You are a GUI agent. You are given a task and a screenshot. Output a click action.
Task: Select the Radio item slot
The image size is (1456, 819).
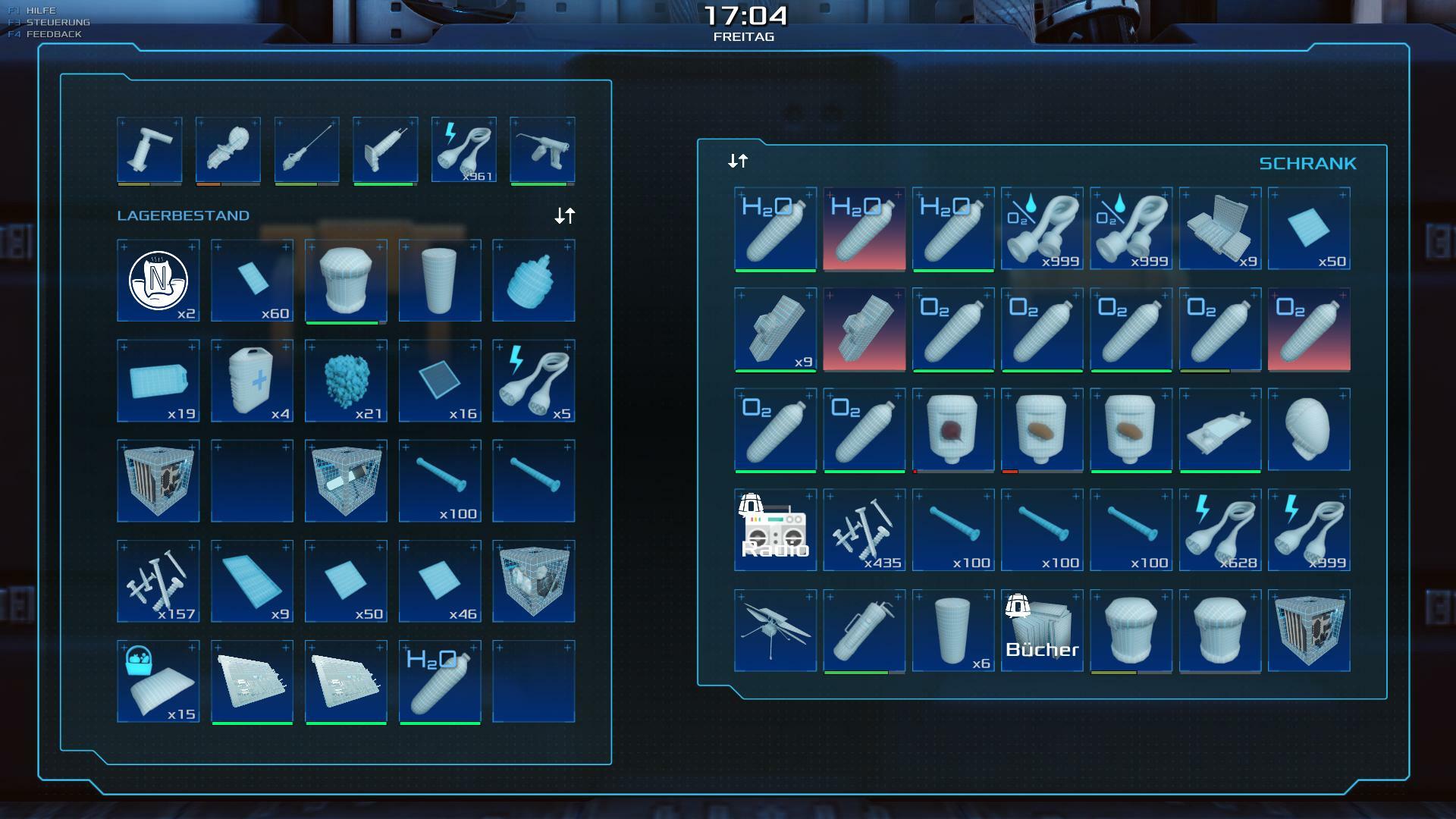point(775,530)
